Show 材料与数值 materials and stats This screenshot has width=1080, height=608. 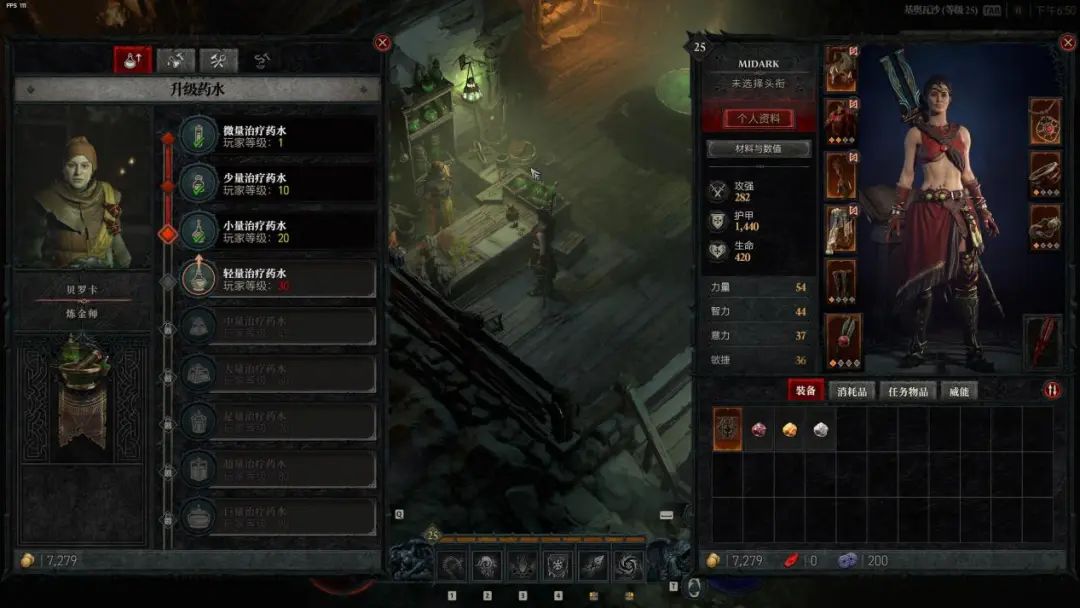[x=758, y=149]
